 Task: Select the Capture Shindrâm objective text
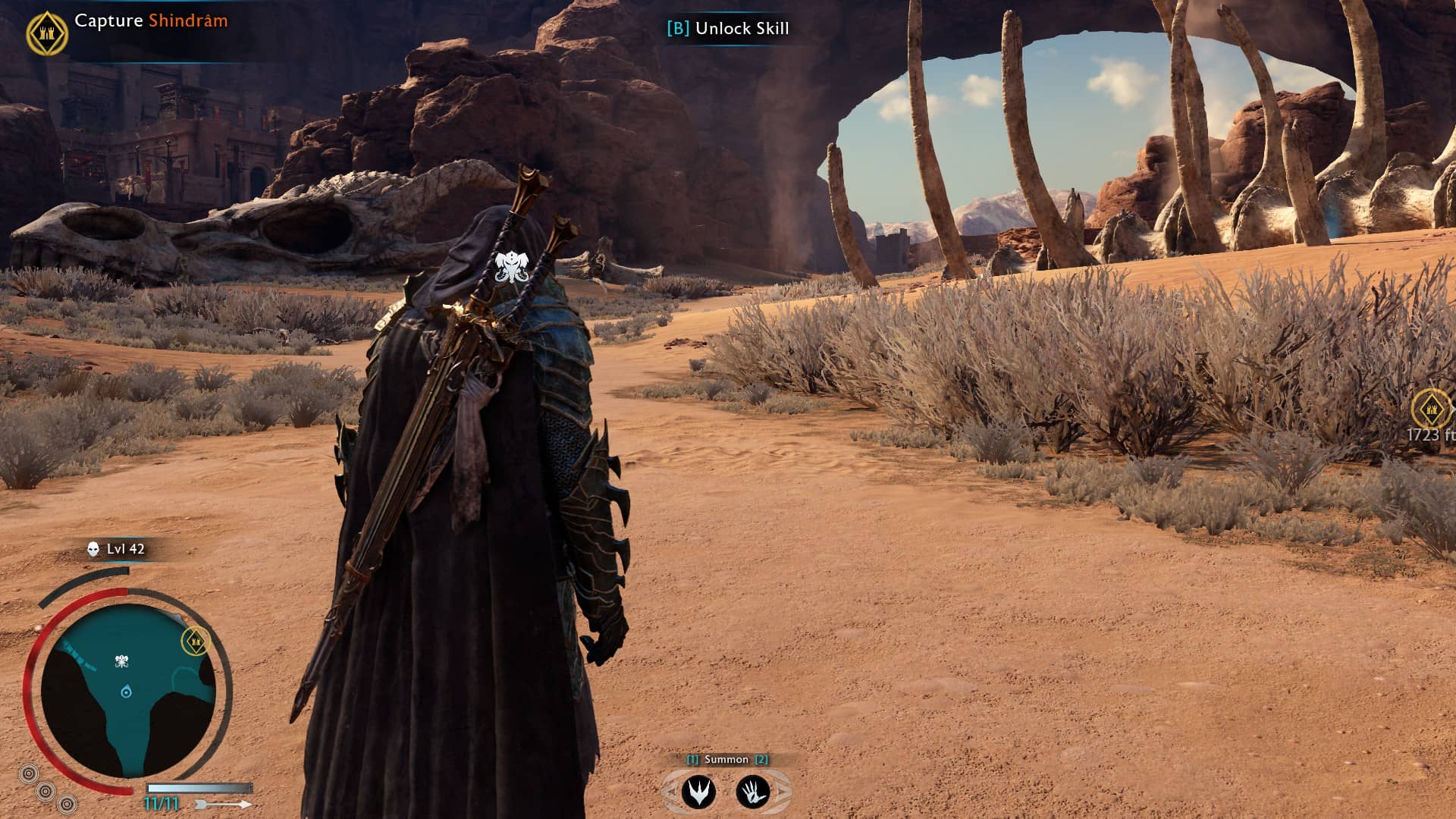(151, 21)
